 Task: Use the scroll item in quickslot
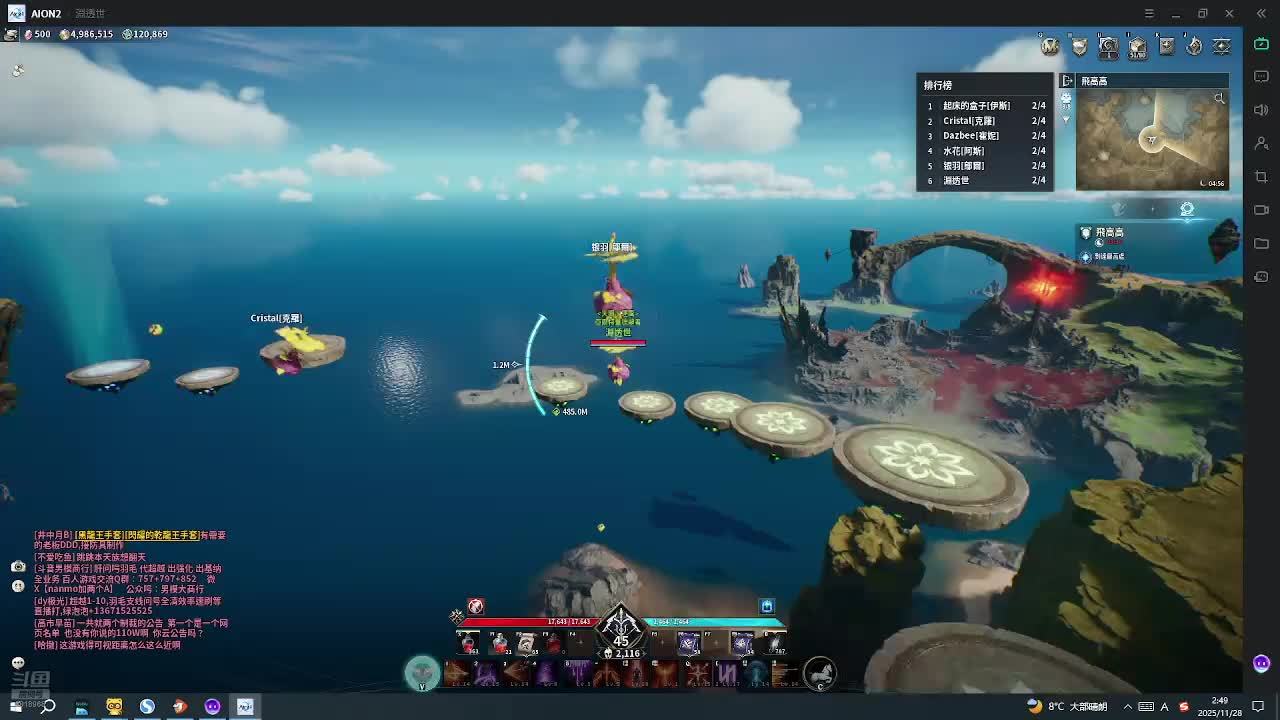point(526,643)
